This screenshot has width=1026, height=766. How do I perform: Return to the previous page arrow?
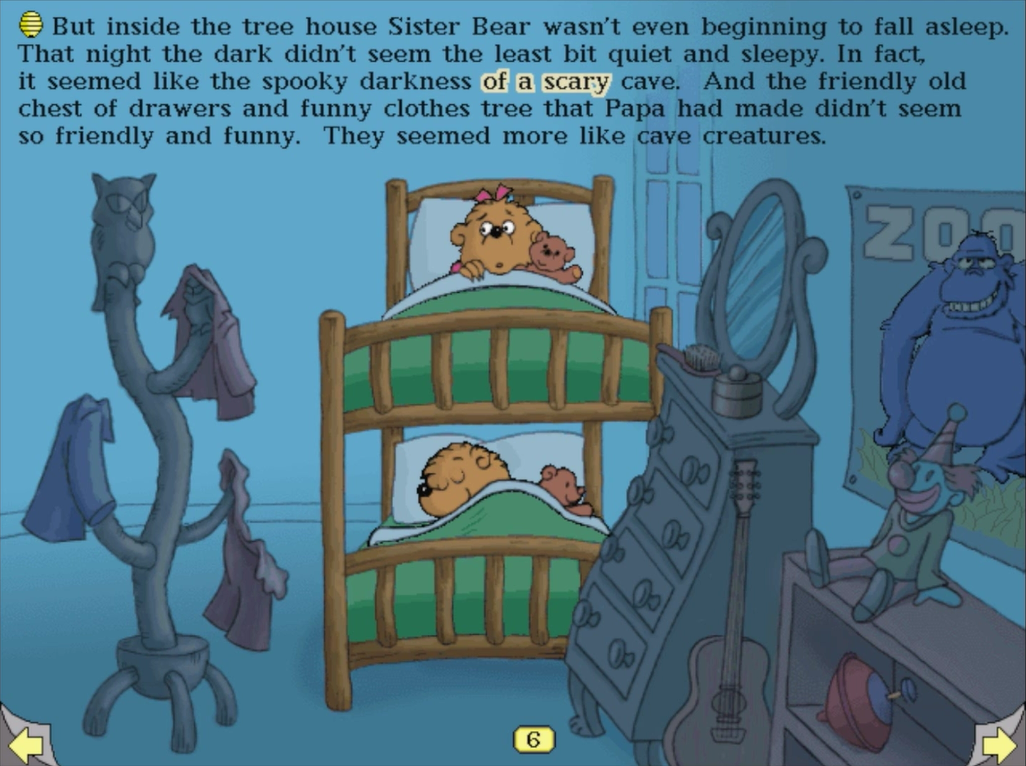[25, 742]
